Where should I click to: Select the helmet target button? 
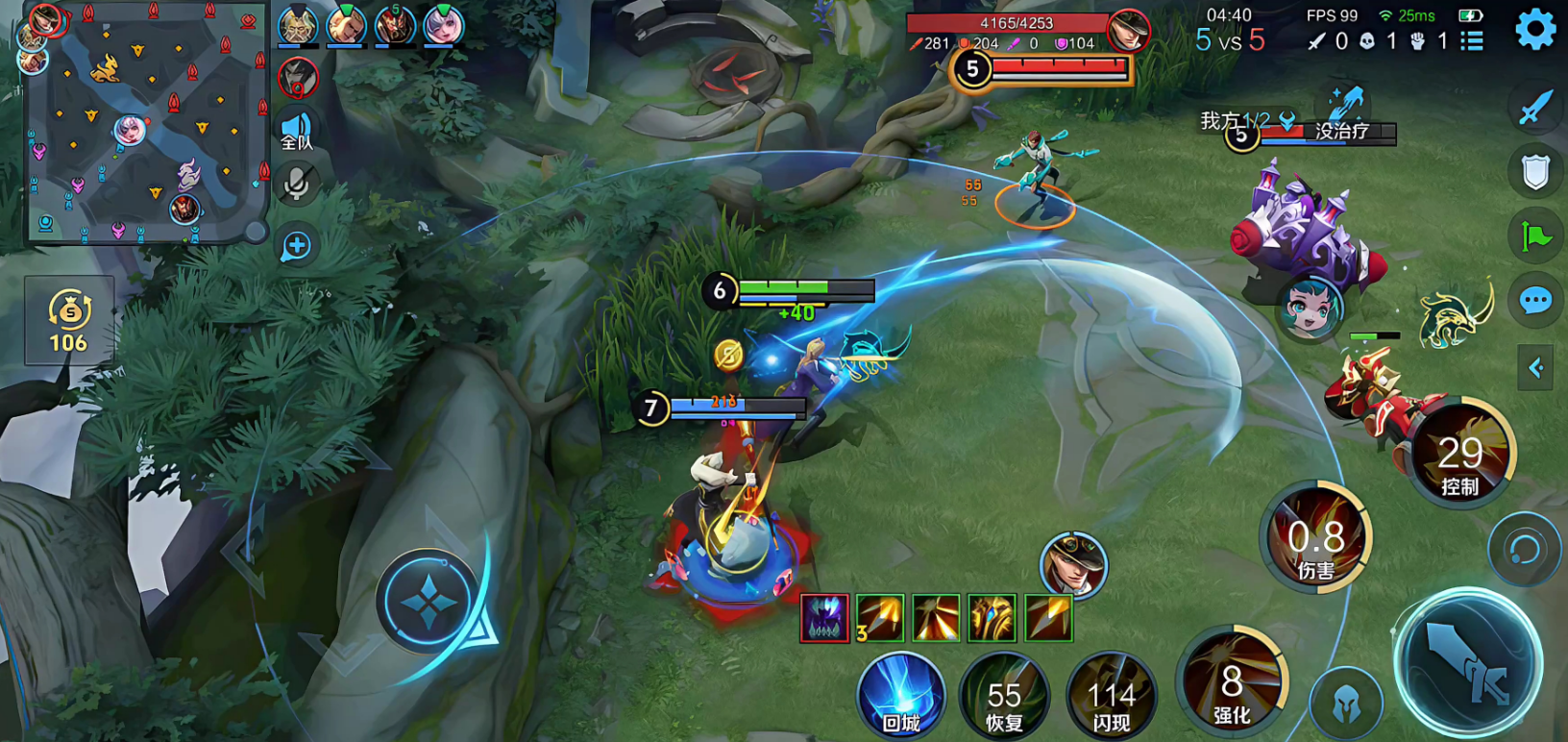1346,706
